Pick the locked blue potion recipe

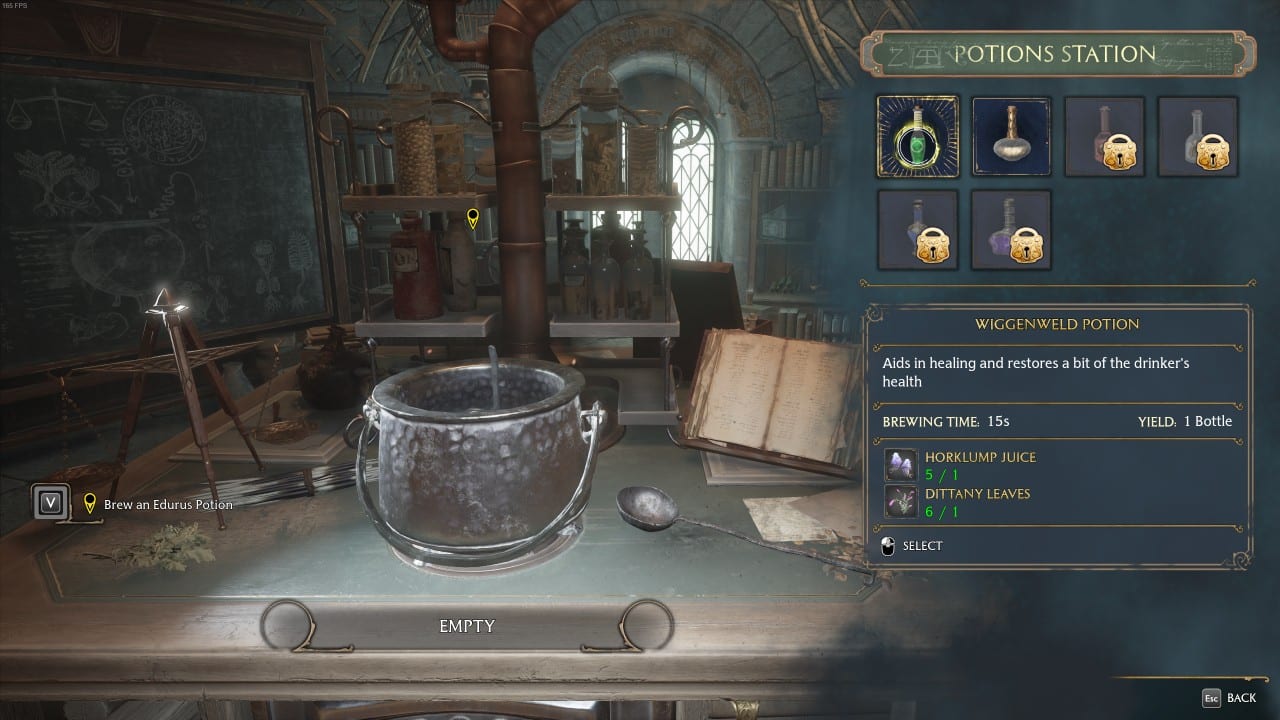[x=917, y=230]
